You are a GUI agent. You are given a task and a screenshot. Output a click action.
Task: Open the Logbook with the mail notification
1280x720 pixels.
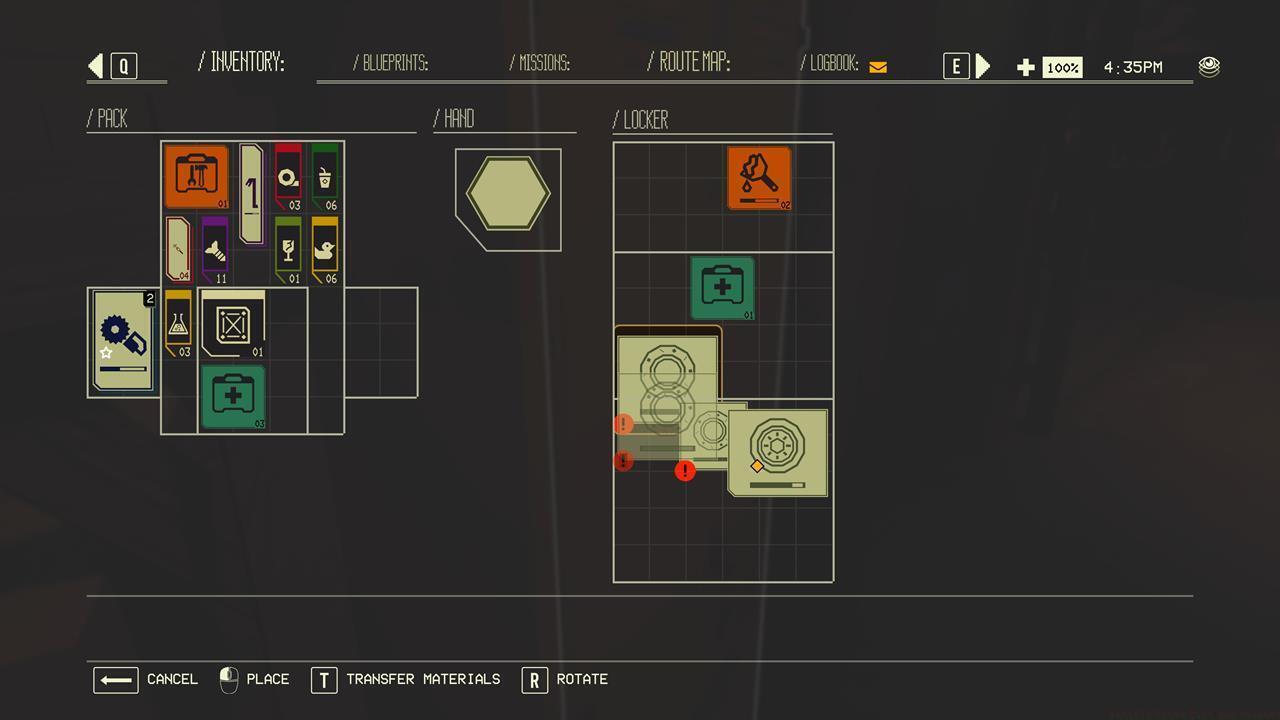(x=840, y=63)
